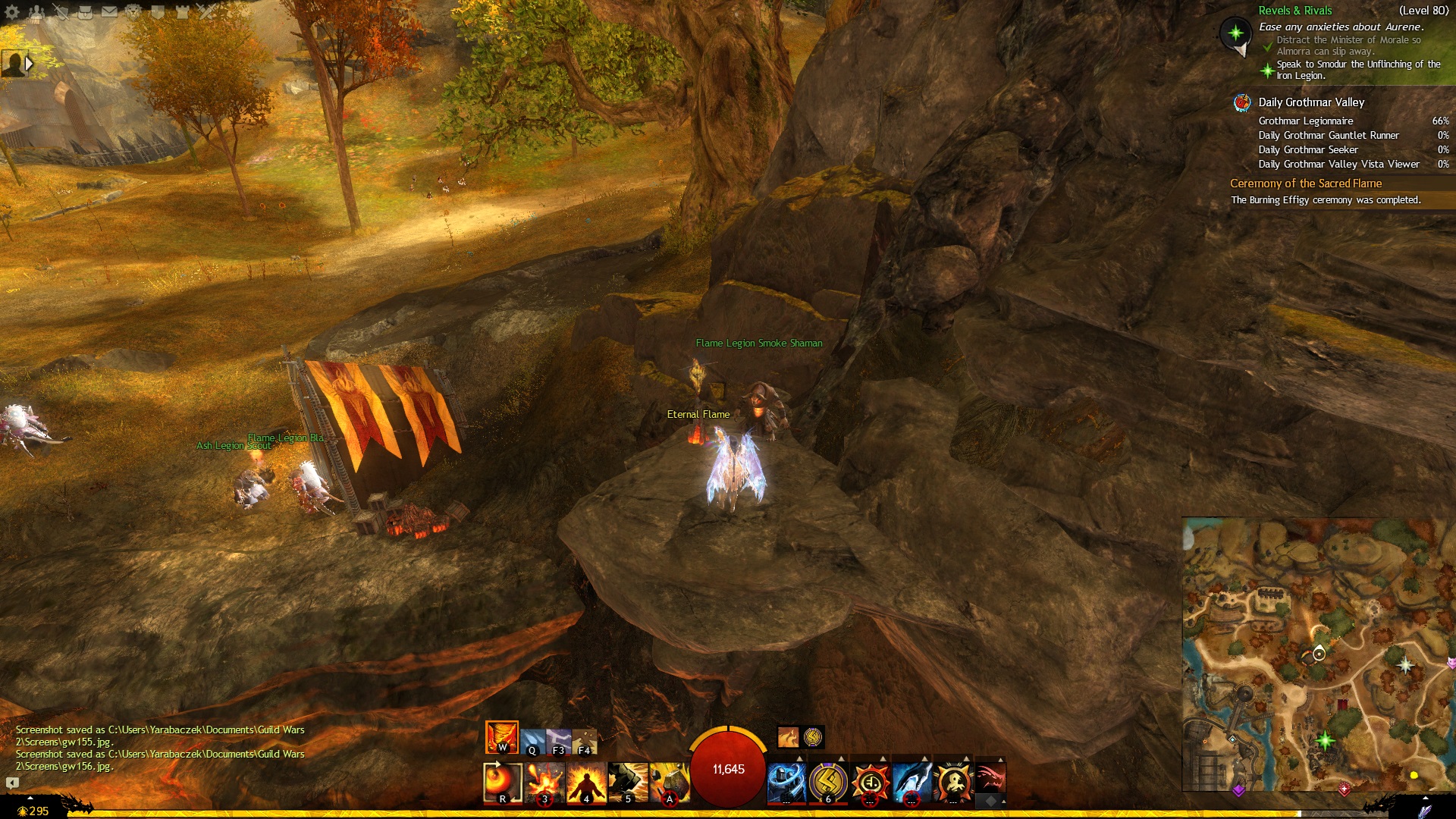Viewport: 1456px width, 819px height.
Task: Open the World vs World castle icon
Action: (x=182, y=11)
